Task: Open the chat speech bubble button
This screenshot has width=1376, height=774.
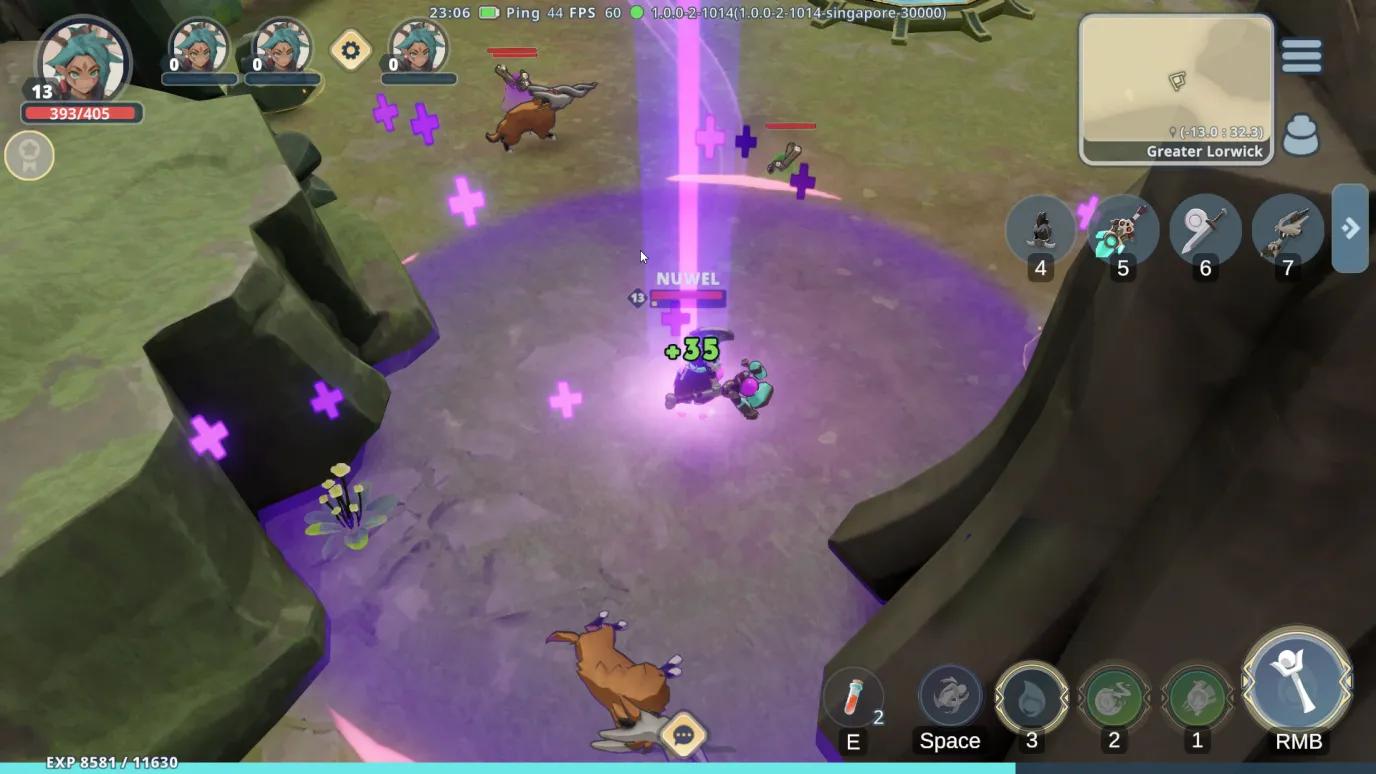Action: click(x=684, y=736)
